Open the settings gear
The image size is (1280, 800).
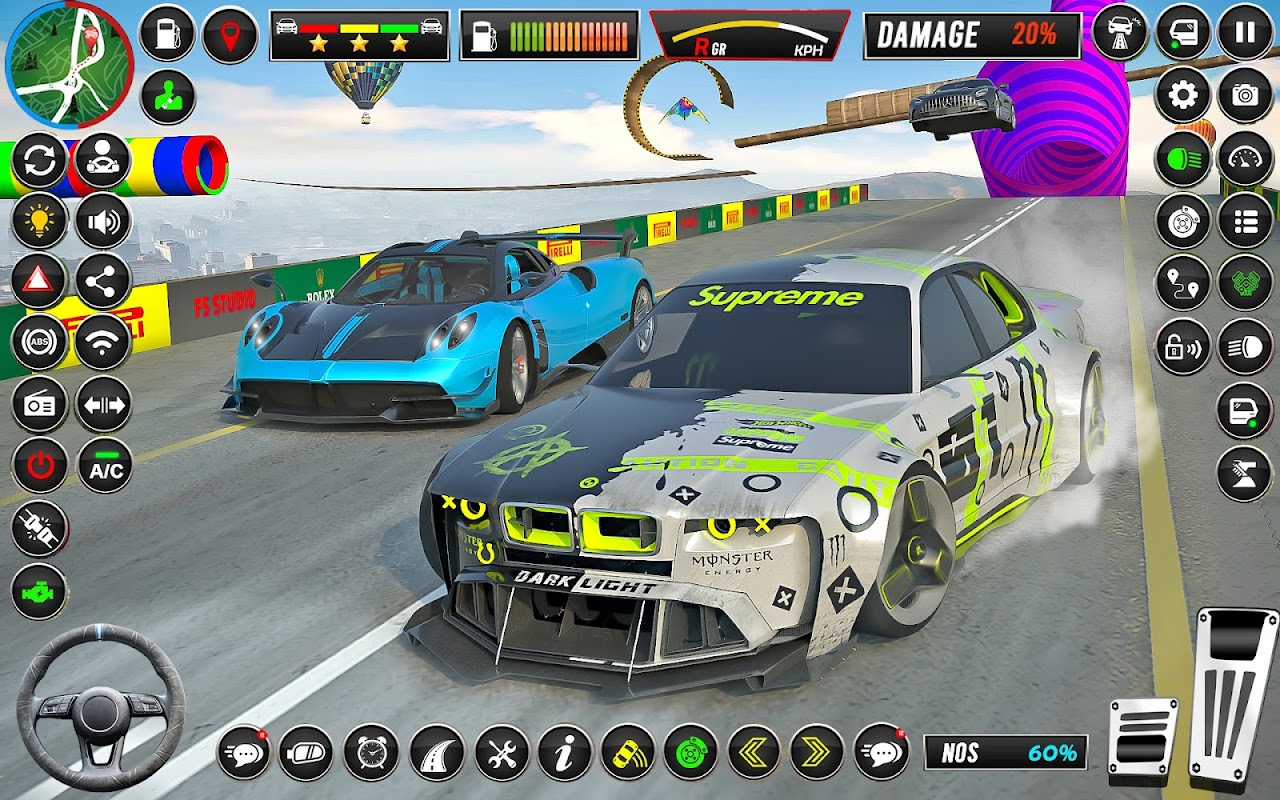tap(1183, 96)
